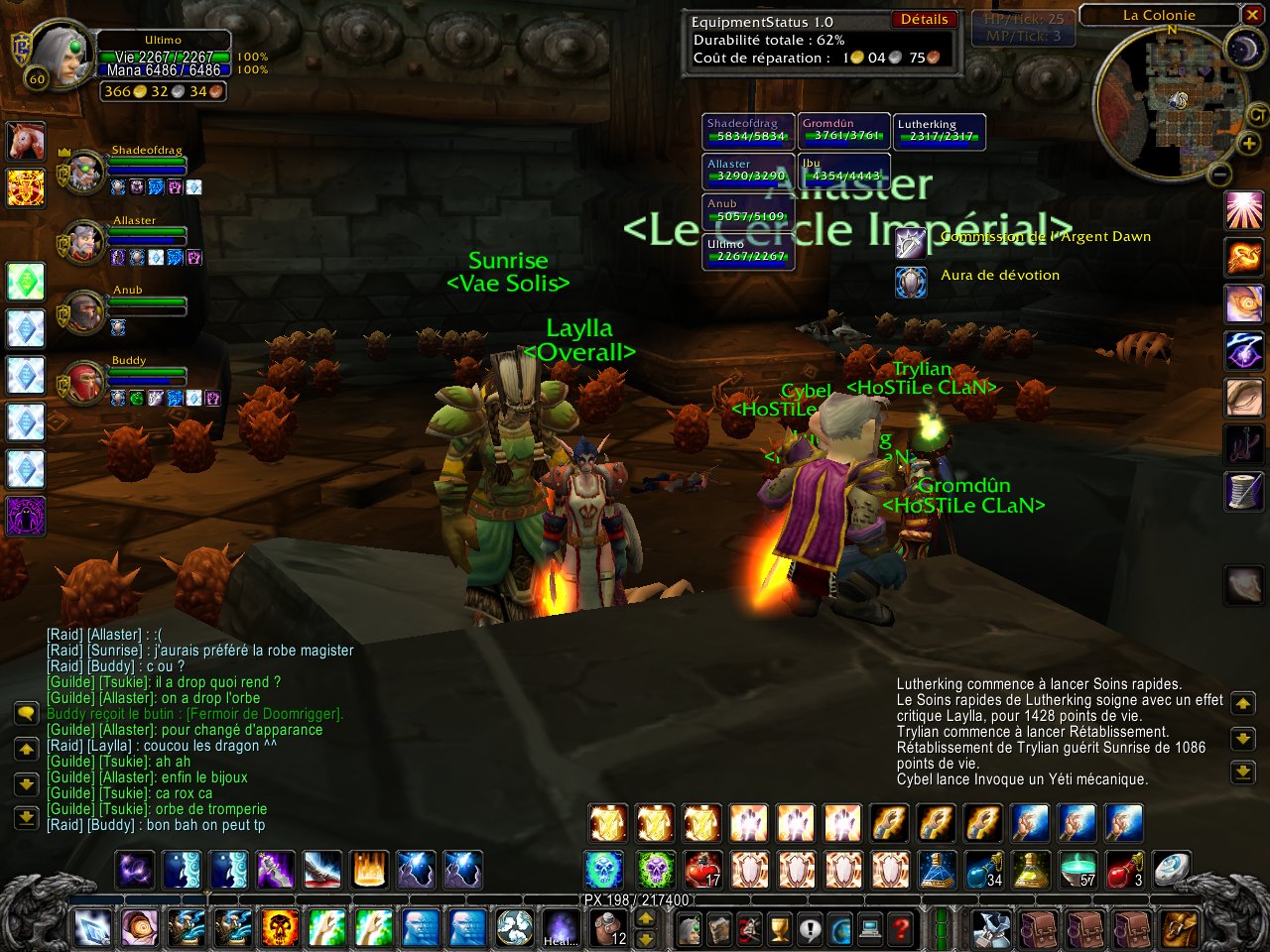1270x952 pixels.
Task: Click the moon time-of-day indicator
Action: coord(1242,49)
